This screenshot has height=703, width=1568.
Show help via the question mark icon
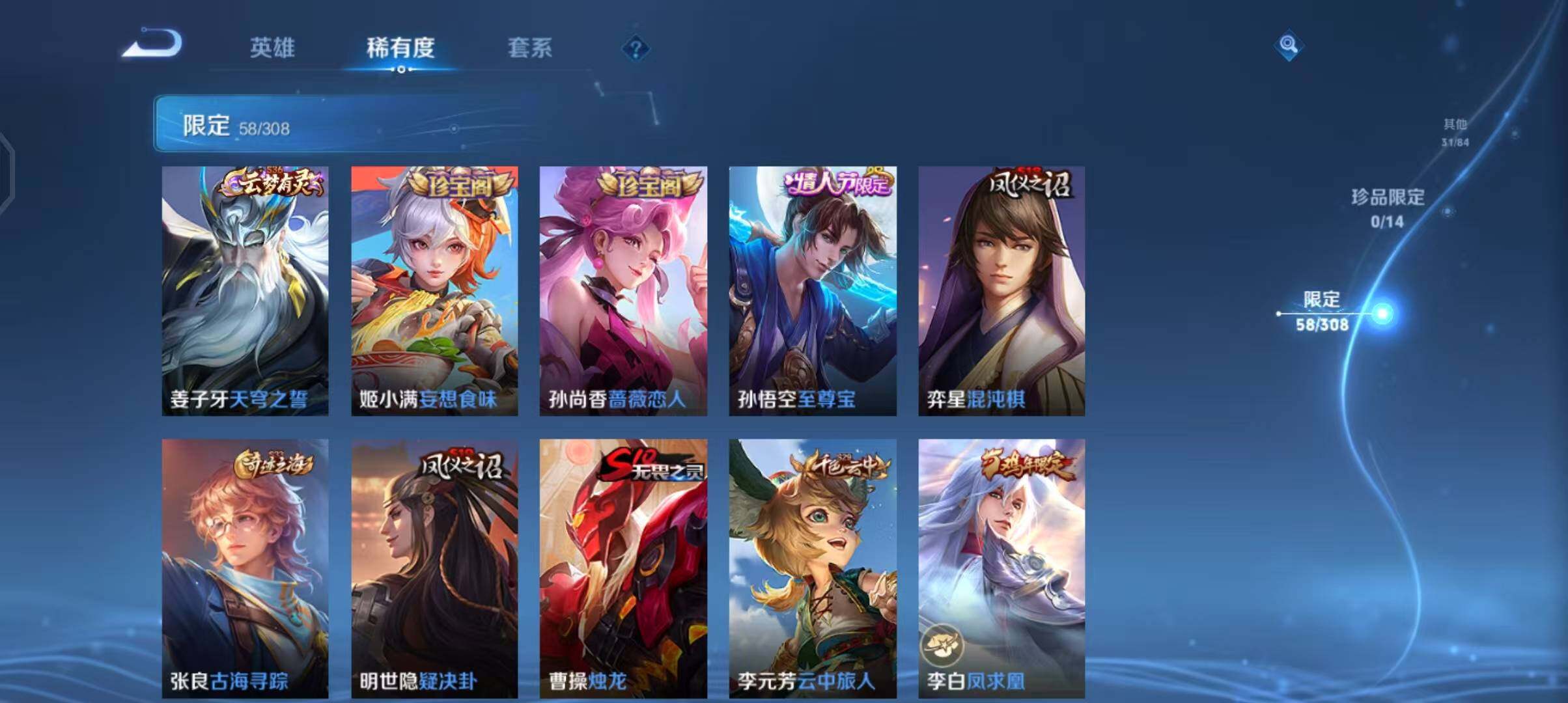click(x=636, y=48)
